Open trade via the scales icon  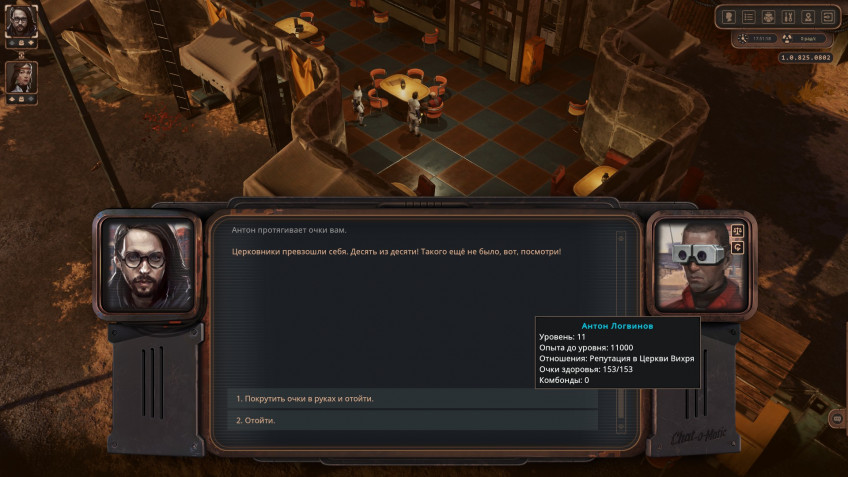738,231
